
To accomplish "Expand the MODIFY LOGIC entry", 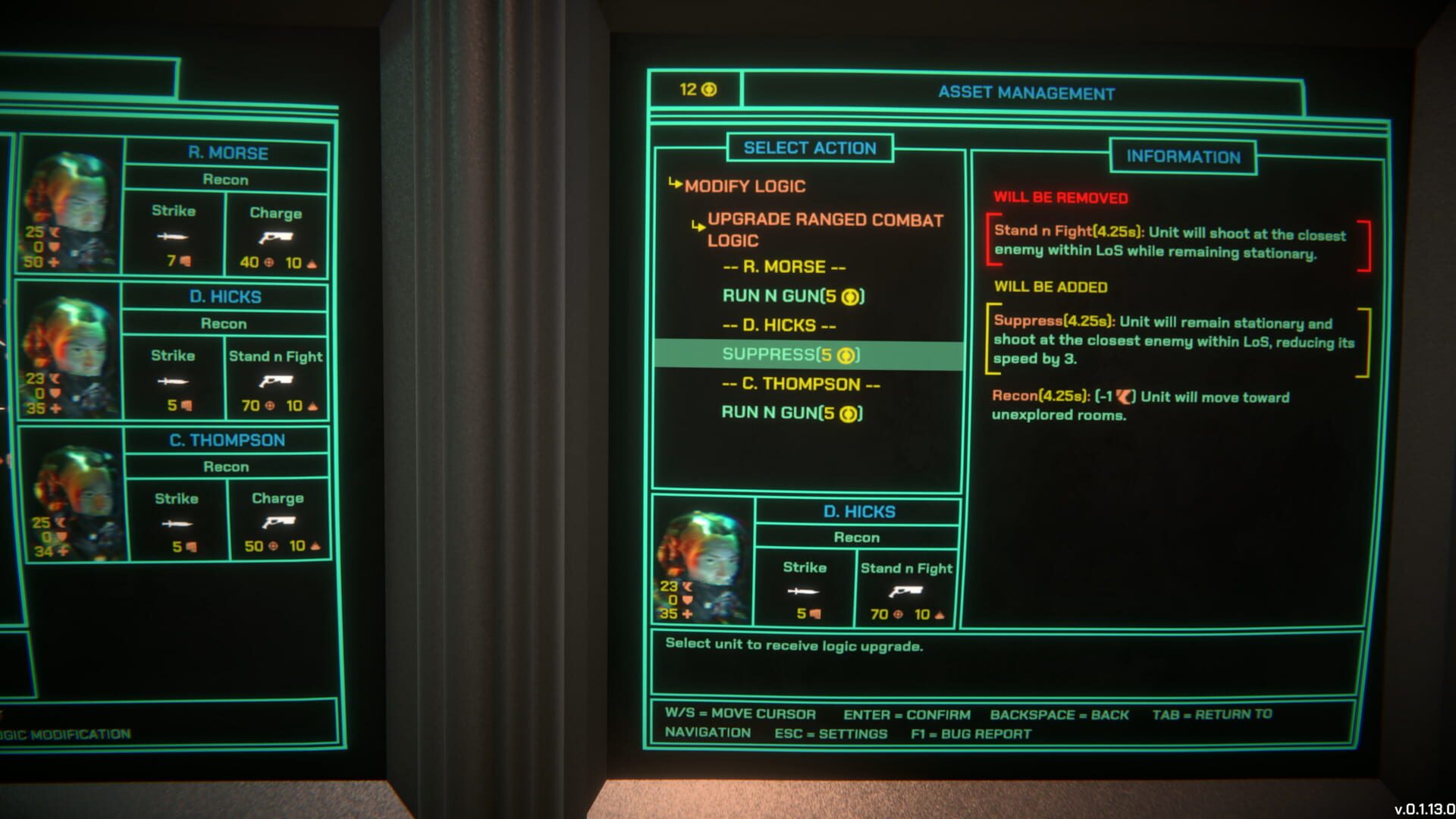I will coord(745,186).
